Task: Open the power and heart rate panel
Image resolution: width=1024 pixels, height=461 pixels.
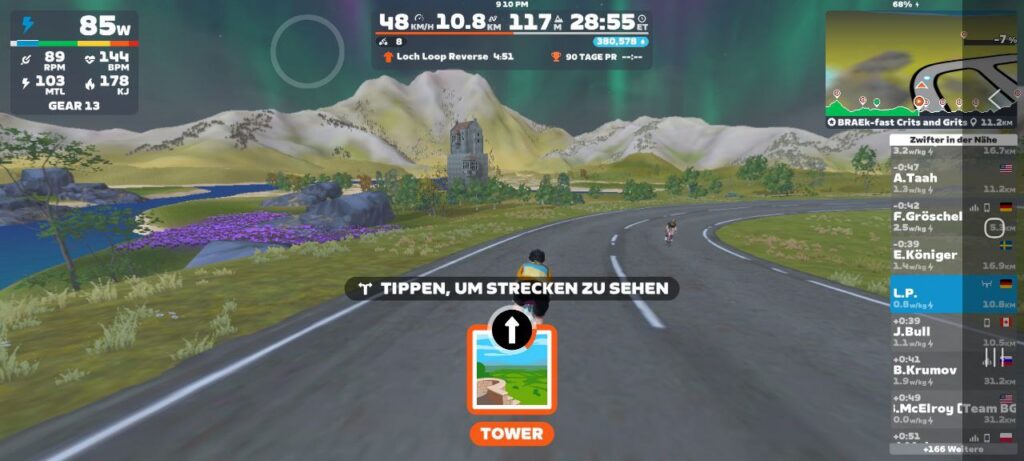Action: (x=75, y=62)
